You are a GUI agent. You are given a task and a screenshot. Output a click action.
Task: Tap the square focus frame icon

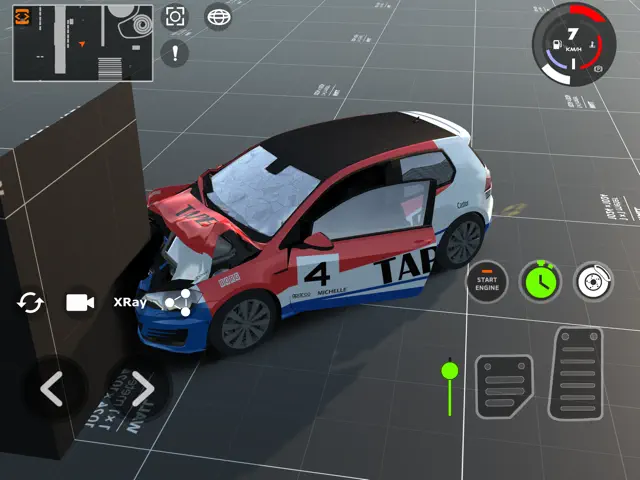point(176,17)
